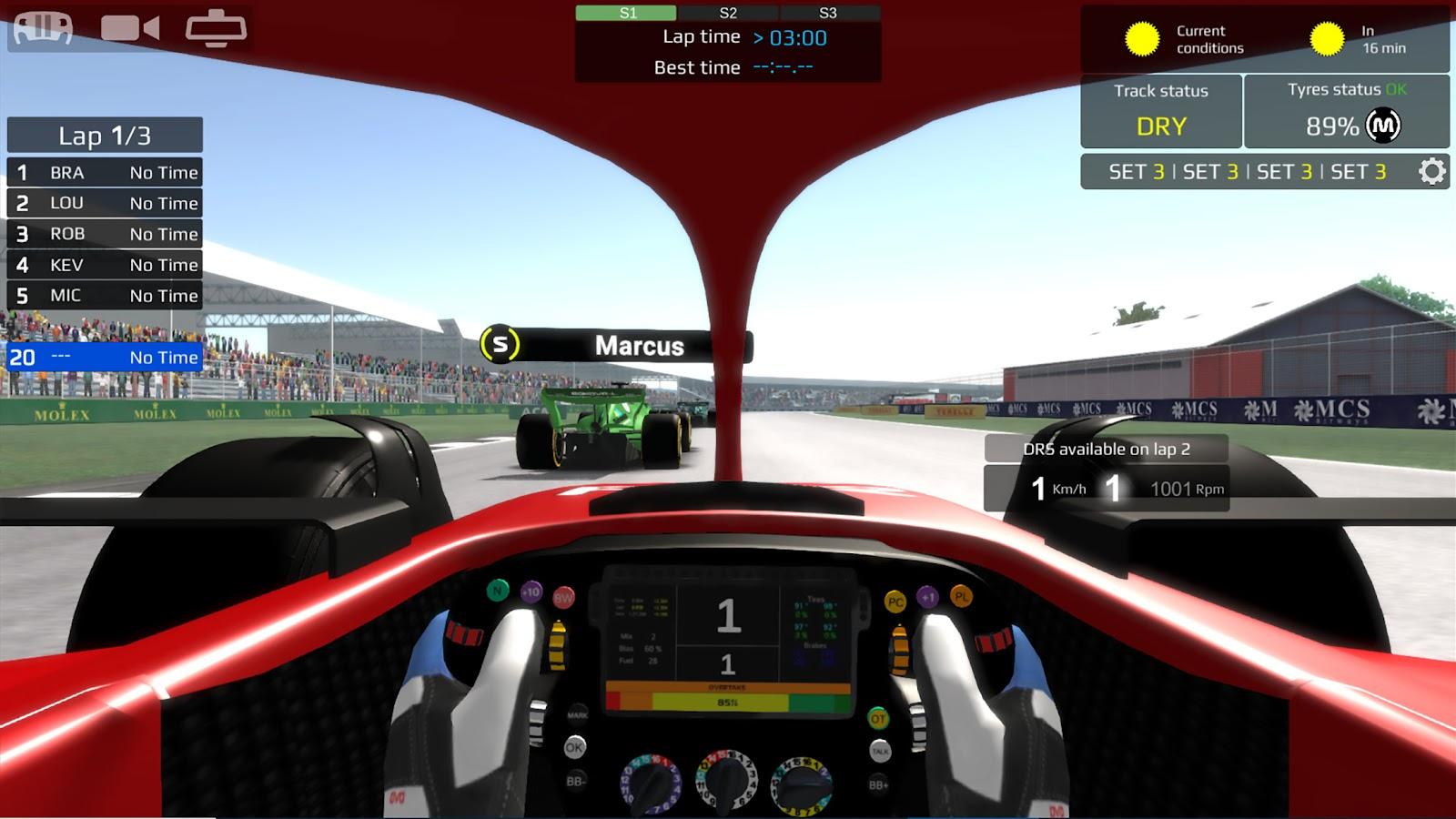Switch view with the video camera icon
1456x819 pixels.
[x=129, y=27]
